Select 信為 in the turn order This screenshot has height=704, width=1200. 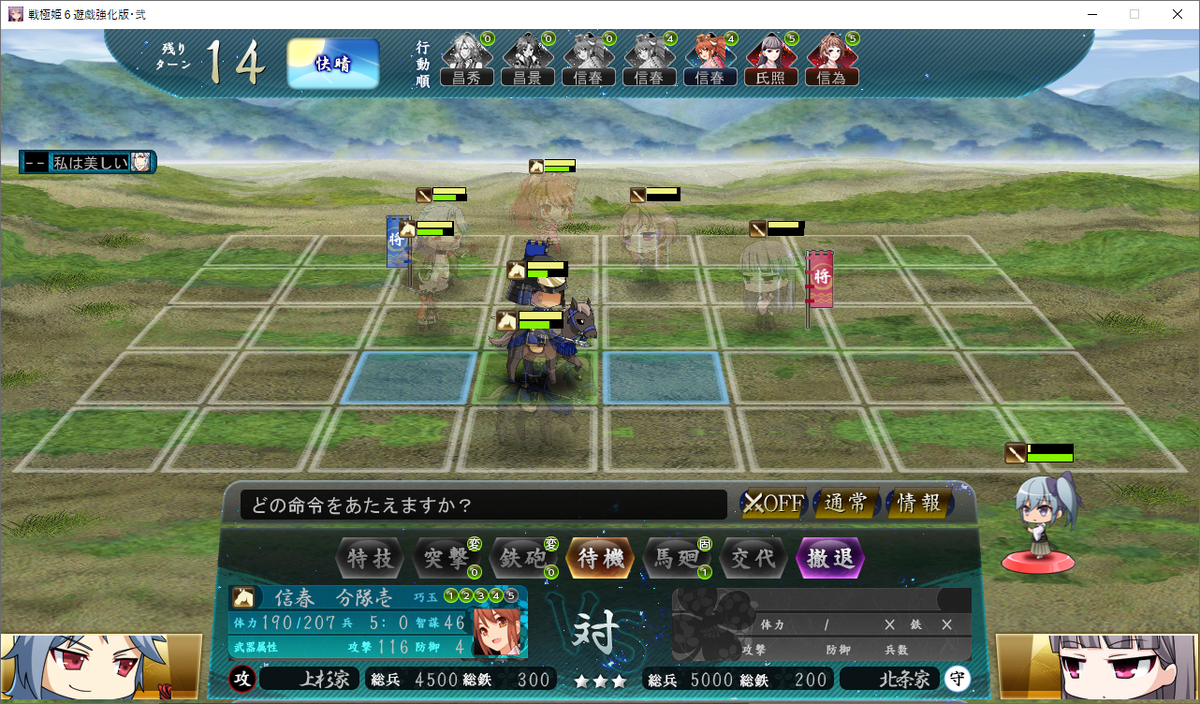click(832, 60)
